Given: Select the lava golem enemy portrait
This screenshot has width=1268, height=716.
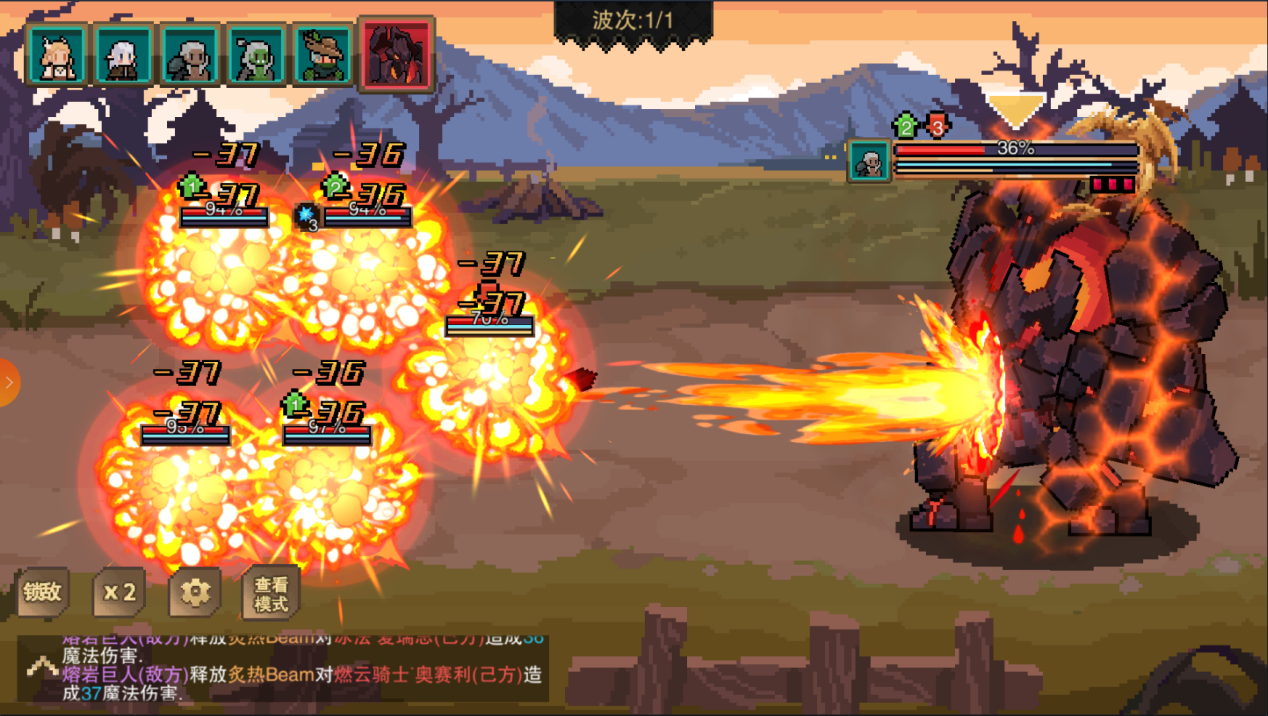Looking at the screenshot, I should click(397, 54).
